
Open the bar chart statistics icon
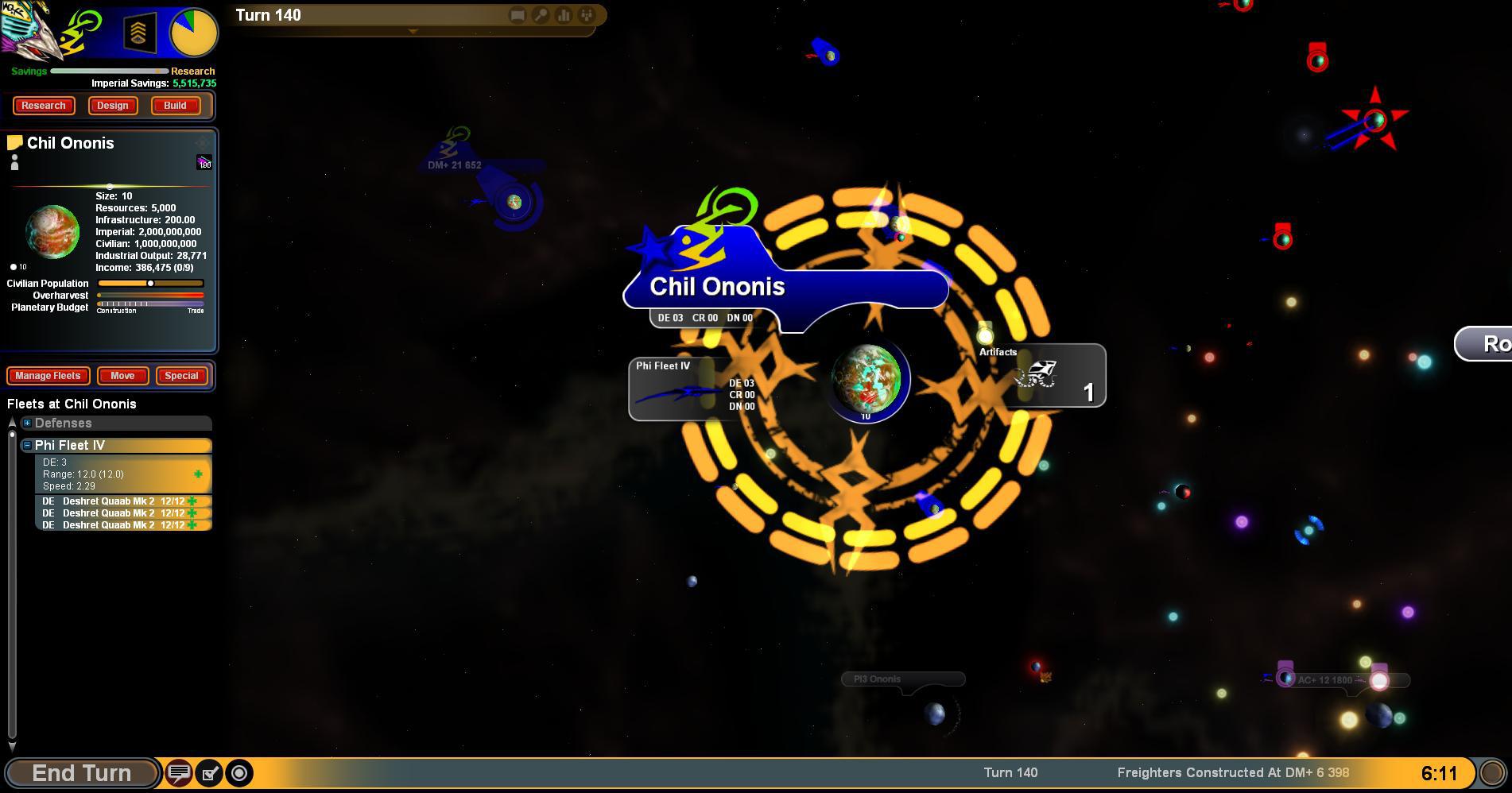pyautogui.click(x=562, y=15)
